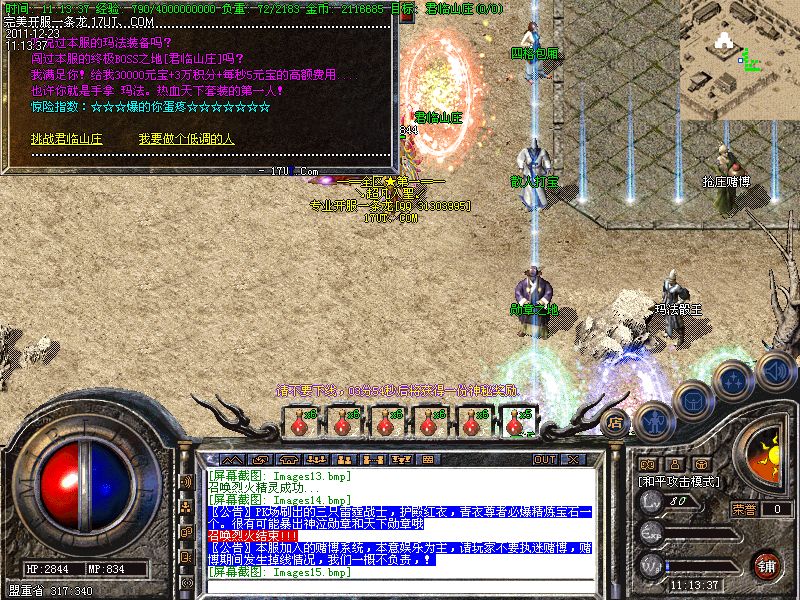Close the chat panel with the X button

pos(573,460)
